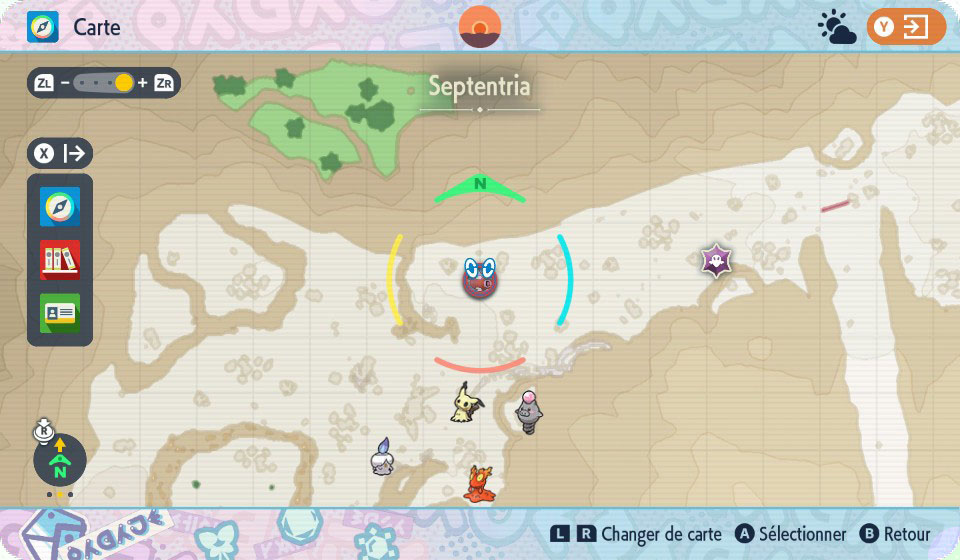Open the compass map app icon
Image resolution: width=960 pixels, height=560 pixels.
click(x=60, y=207)
